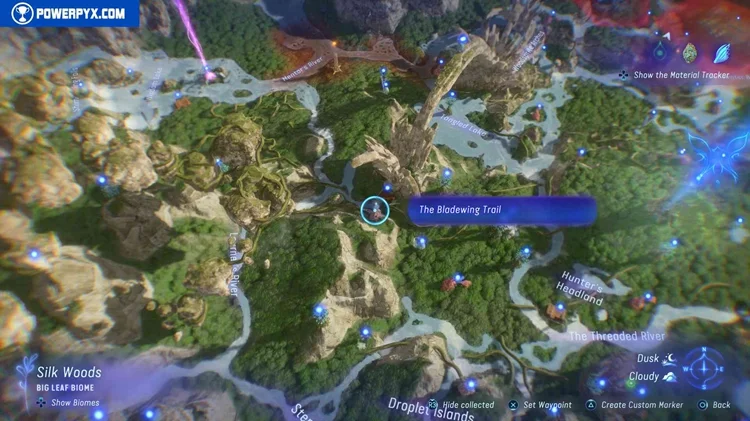Image resolution: width=750 pixels, height=421 pixels.
Task: Hide collected items on the map
Action: pos(461,405)
